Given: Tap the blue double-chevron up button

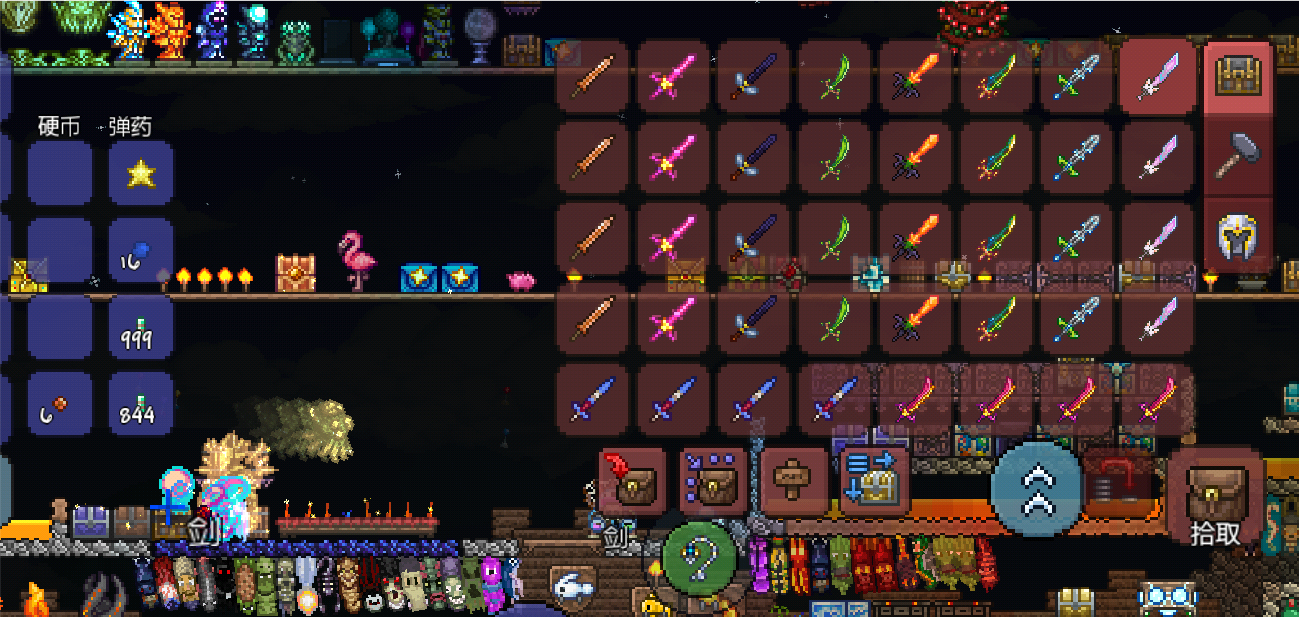Looking at the screenshot, I should 1036,487.
